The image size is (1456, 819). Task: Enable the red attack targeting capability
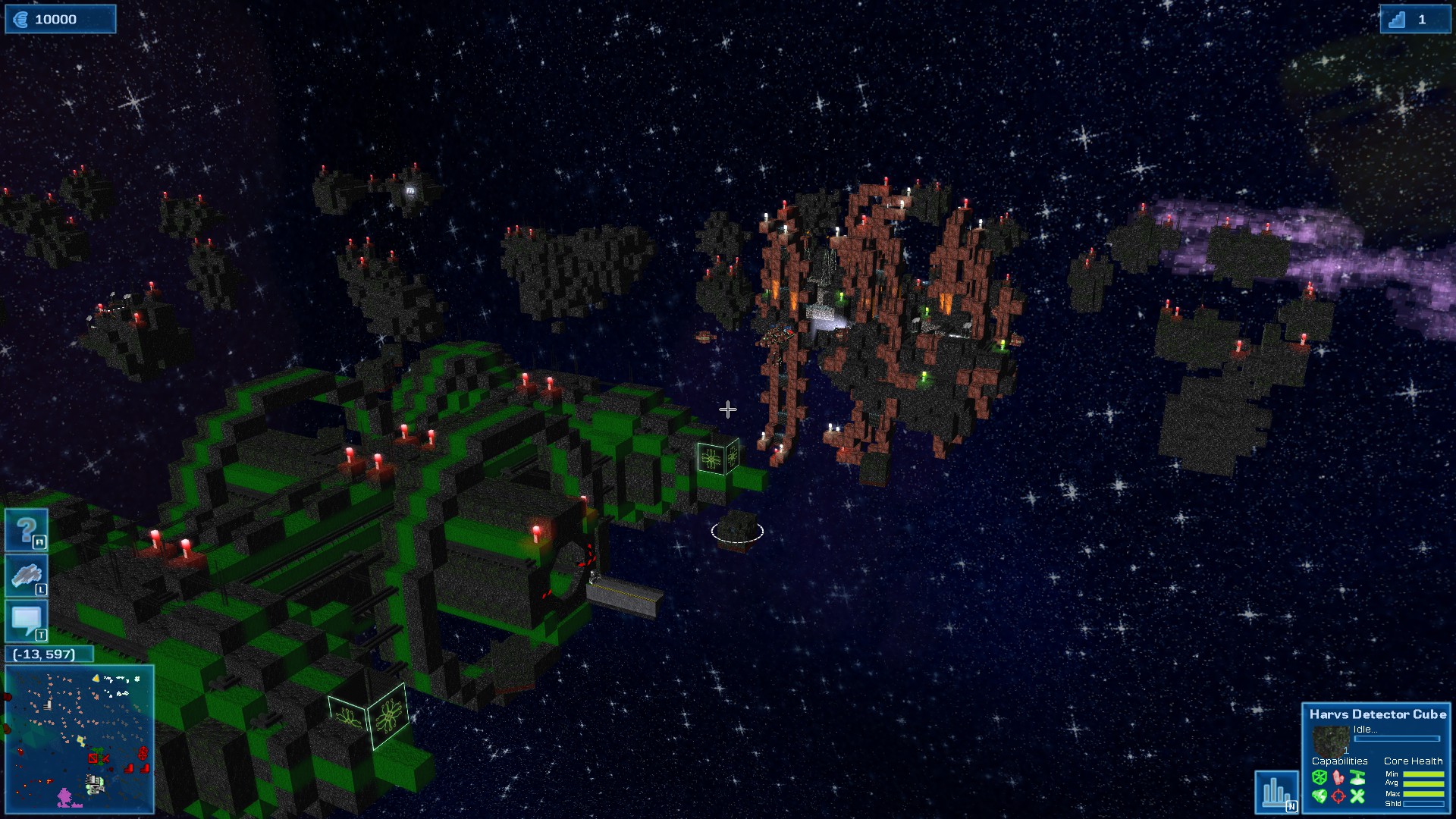click(1338, 796)
